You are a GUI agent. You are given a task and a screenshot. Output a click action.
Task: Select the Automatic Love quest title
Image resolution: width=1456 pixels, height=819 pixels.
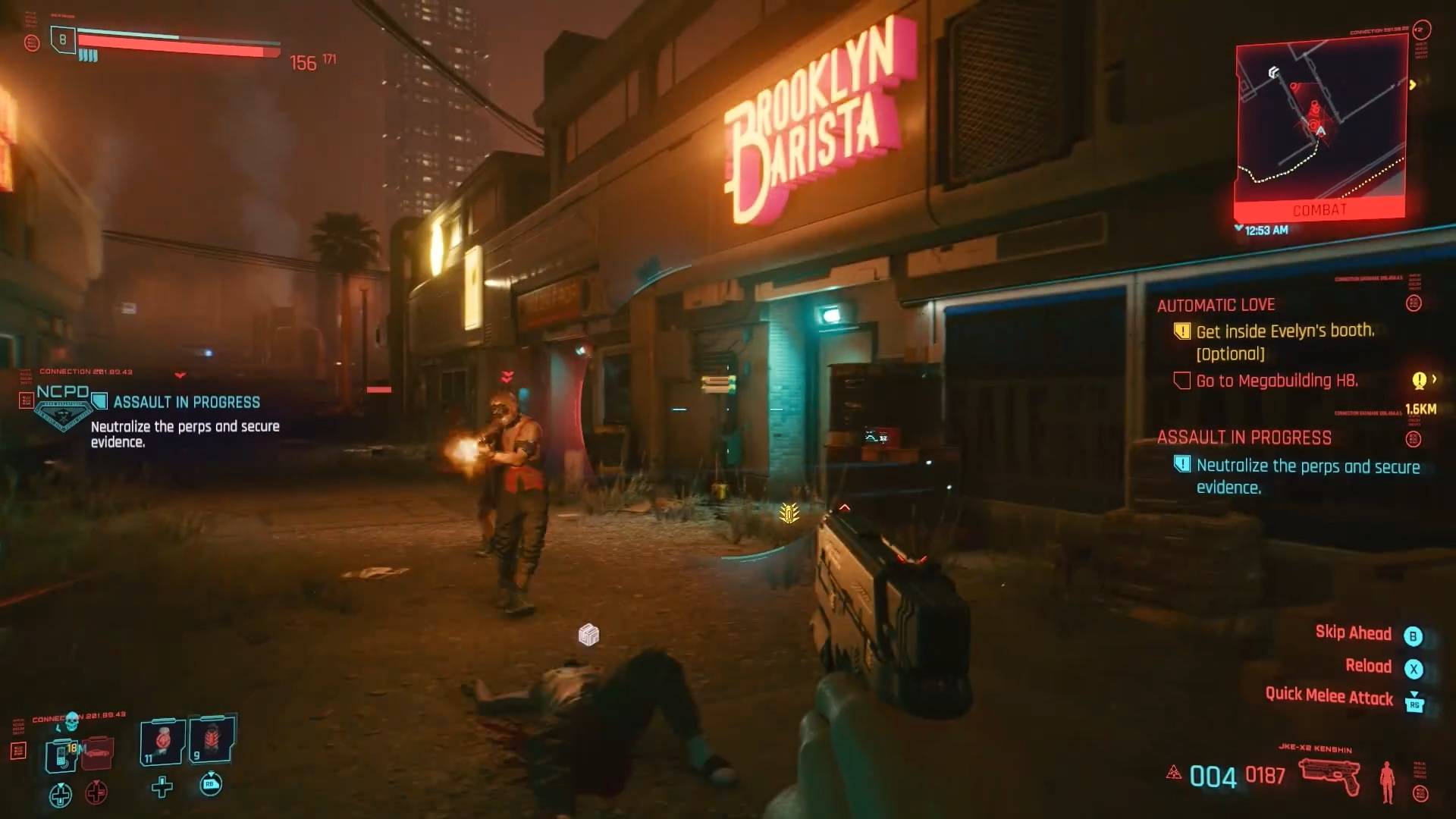click(x=1216, y=305)
